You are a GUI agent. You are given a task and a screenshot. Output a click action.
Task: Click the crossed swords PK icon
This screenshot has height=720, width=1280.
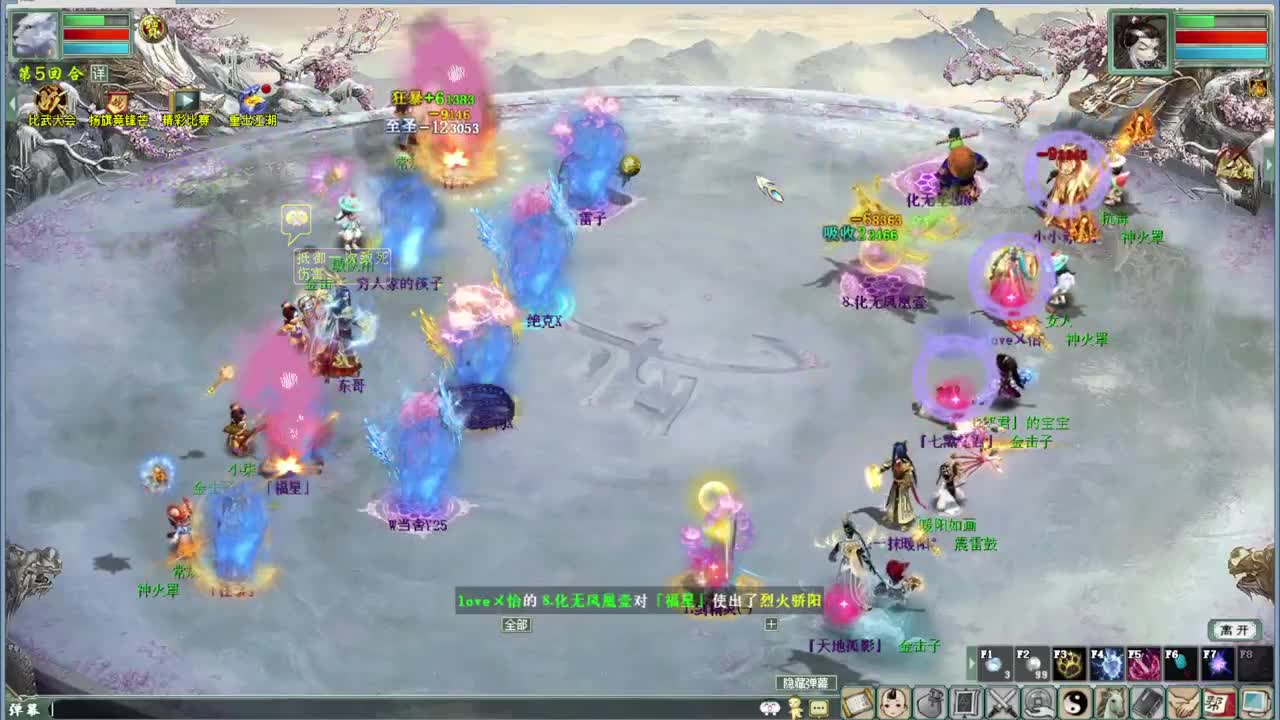pyautogui.click(x=999, y=704)
